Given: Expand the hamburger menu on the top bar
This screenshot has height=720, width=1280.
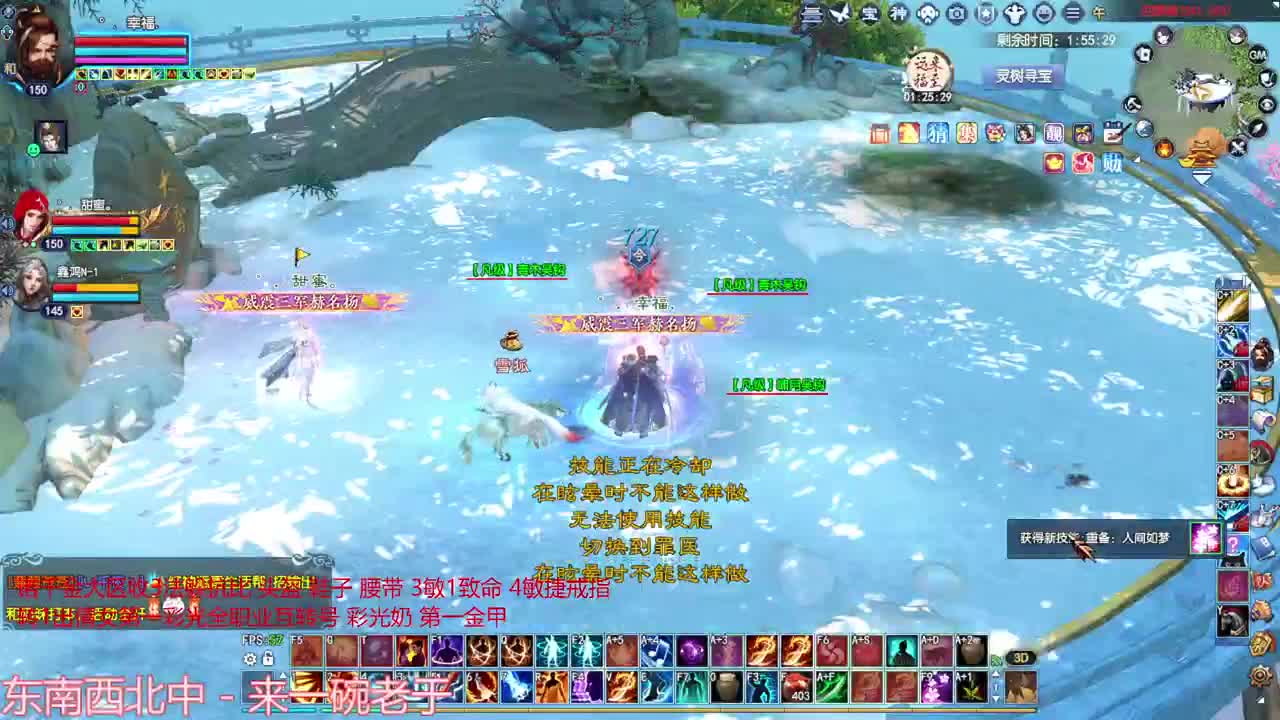Looking at the screenshot, I should [x=1074, y=13].
